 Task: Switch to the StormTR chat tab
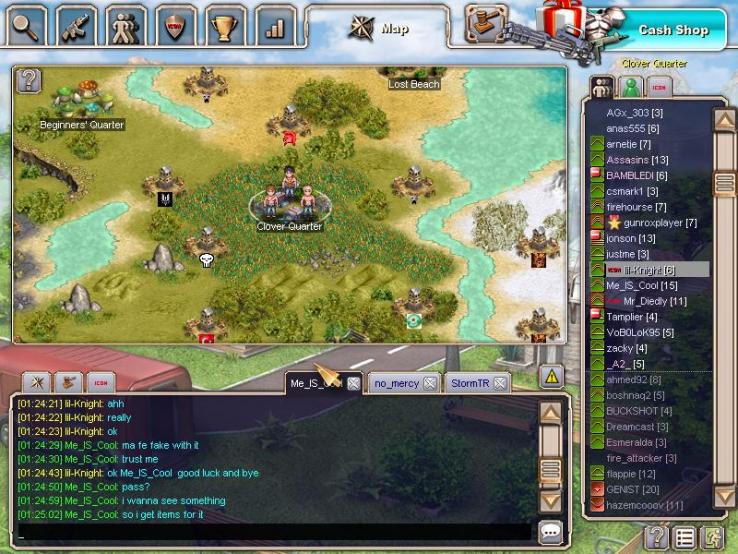pyautogui.click(x=470, y=383)
